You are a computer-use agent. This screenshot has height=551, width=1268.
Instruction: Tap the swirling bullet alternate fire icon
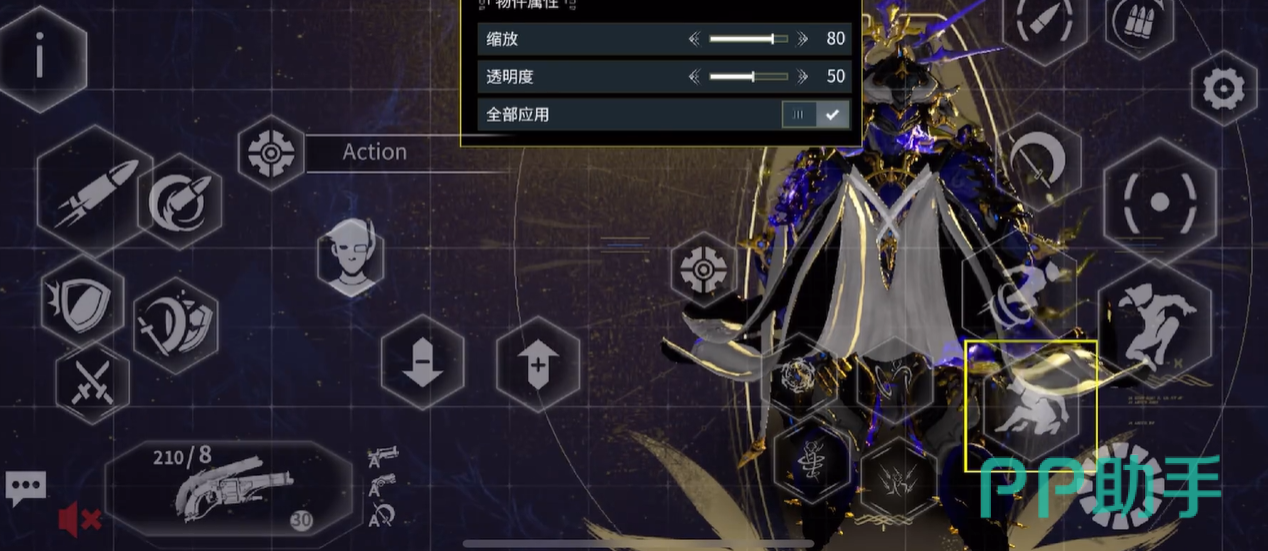tap(181, 202)
